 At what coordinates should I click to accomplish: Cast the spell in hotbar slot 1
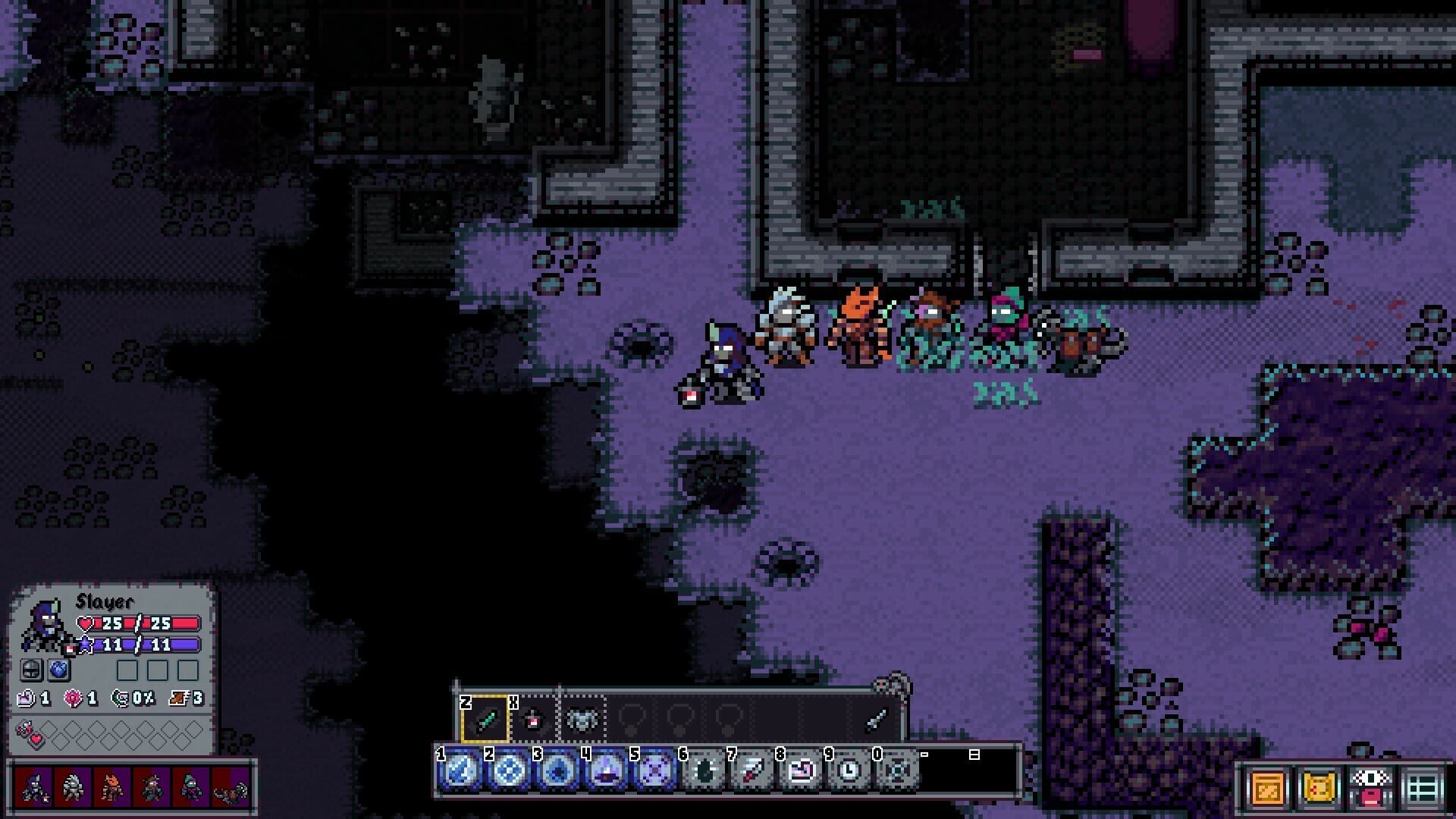tap(459, 771)
